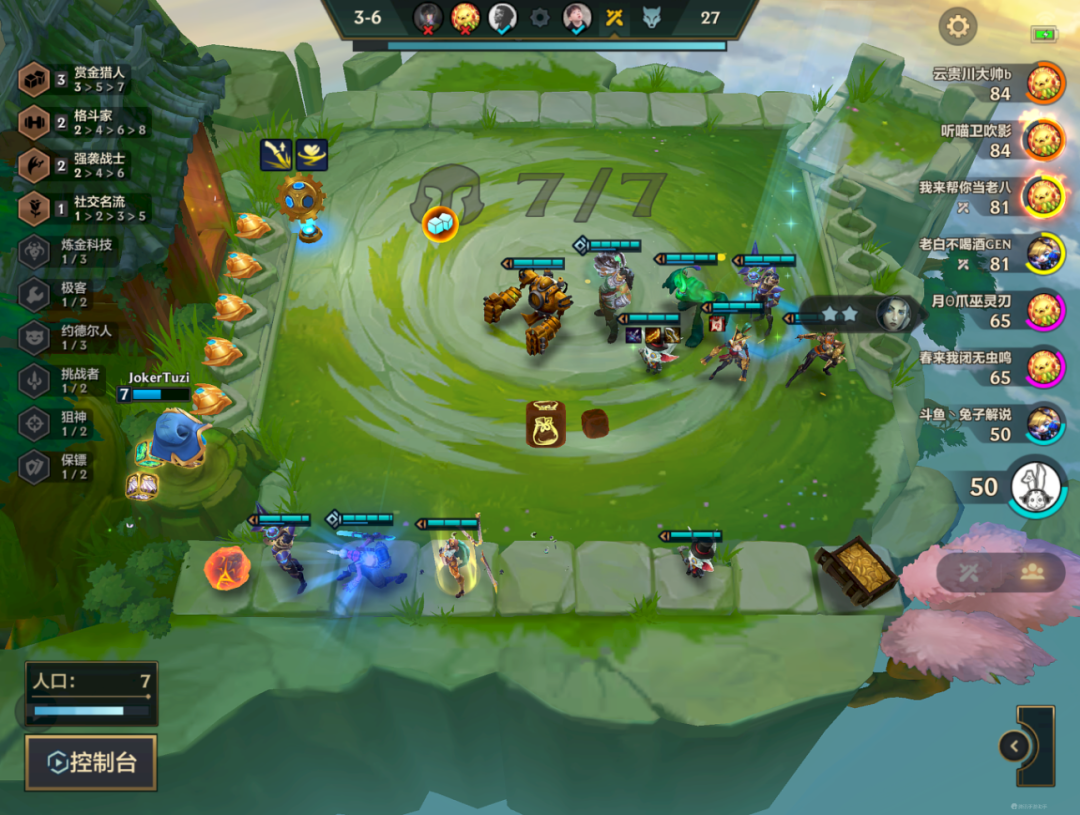The height and width of the screenshot is (815, 1080).
Task: Show the 社交名流 trait details
Action: [85, 208]
